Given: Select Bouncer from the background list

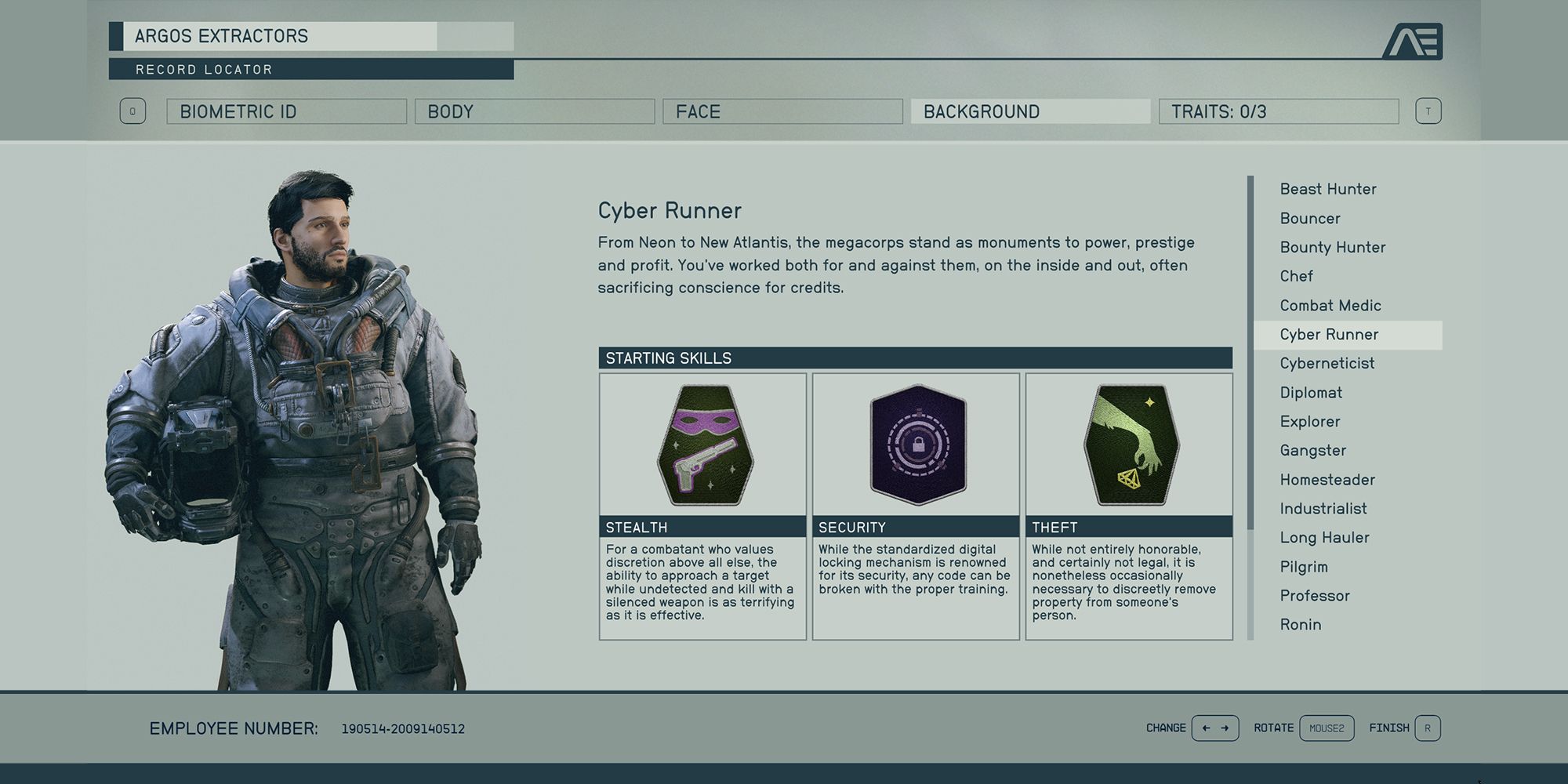Looking at the screenshot, I should 1310,219.
